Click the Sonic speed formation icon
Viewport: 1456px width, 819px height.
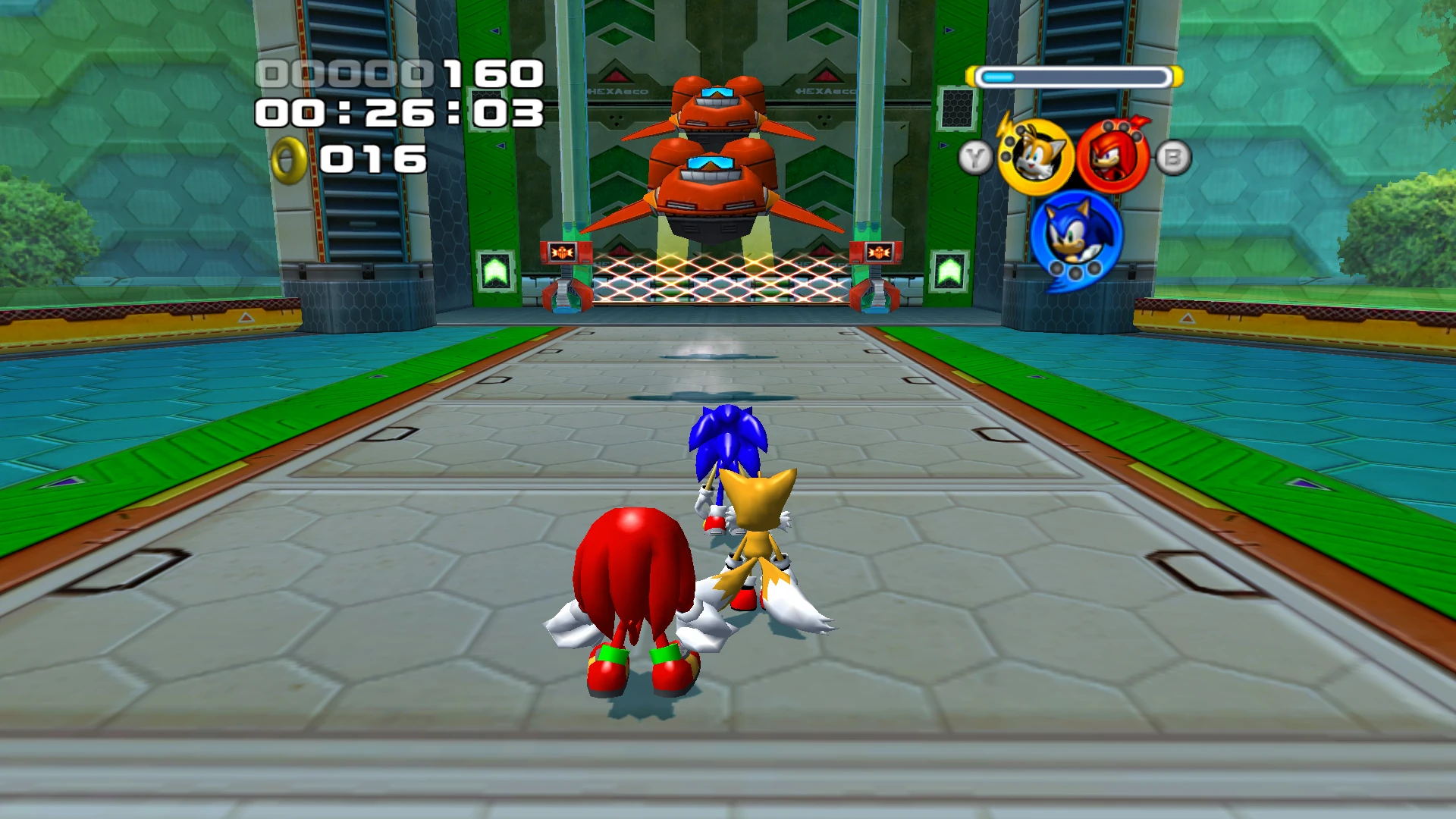(x=1075, y=234)
